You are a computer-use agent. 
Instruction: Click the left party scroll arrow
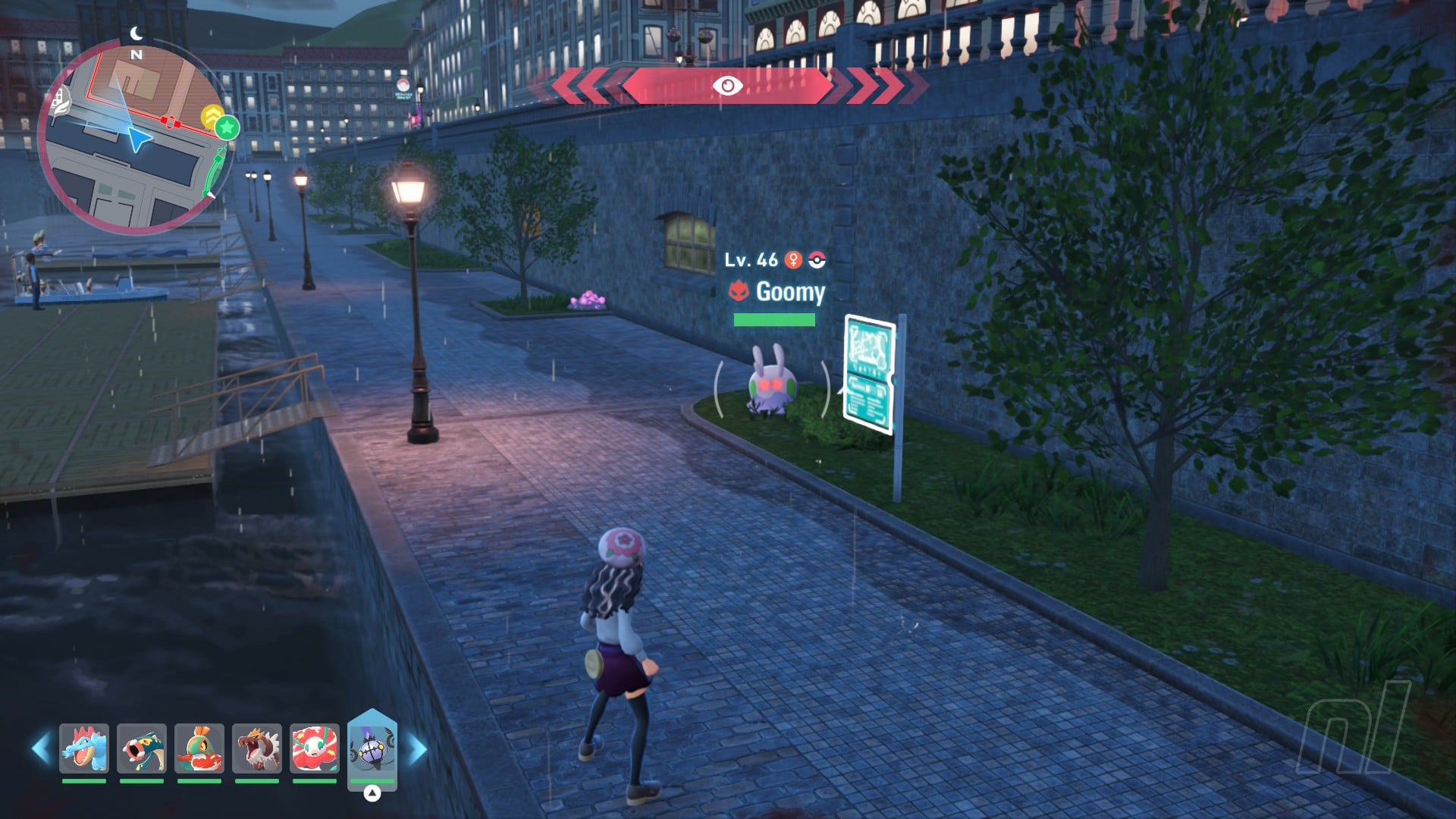(41, 748)
